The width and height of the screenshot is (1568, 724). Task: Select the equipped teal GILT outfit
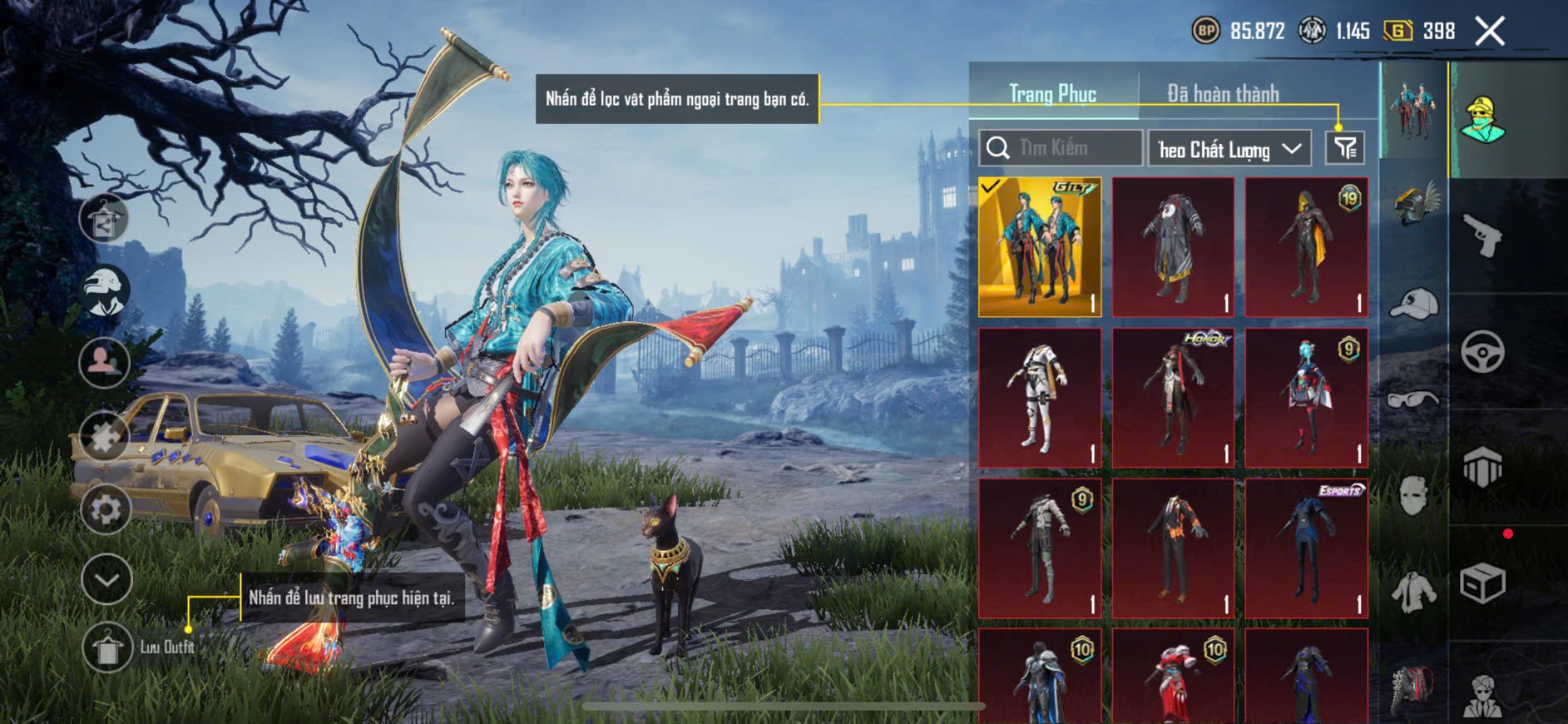[x=1040, y=247]
